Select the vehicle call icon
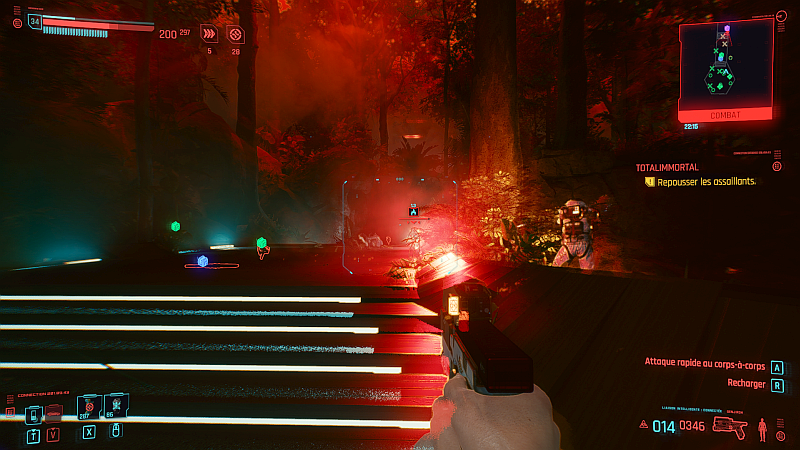800x450 pixels. coord(54,413)
